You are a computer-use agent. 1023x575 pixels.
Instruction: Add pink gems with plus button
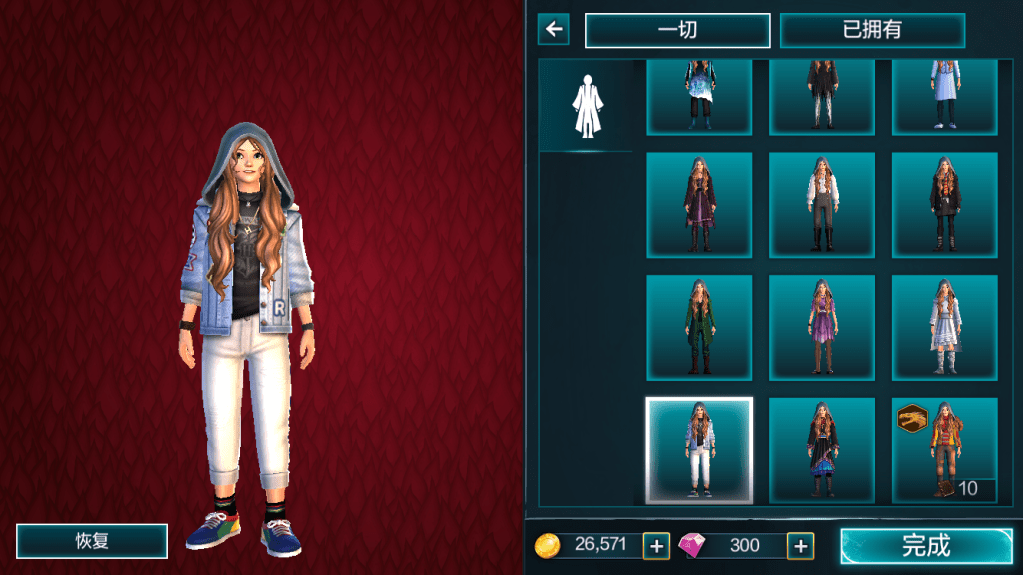pyautogui.click(x=800, y=545)
